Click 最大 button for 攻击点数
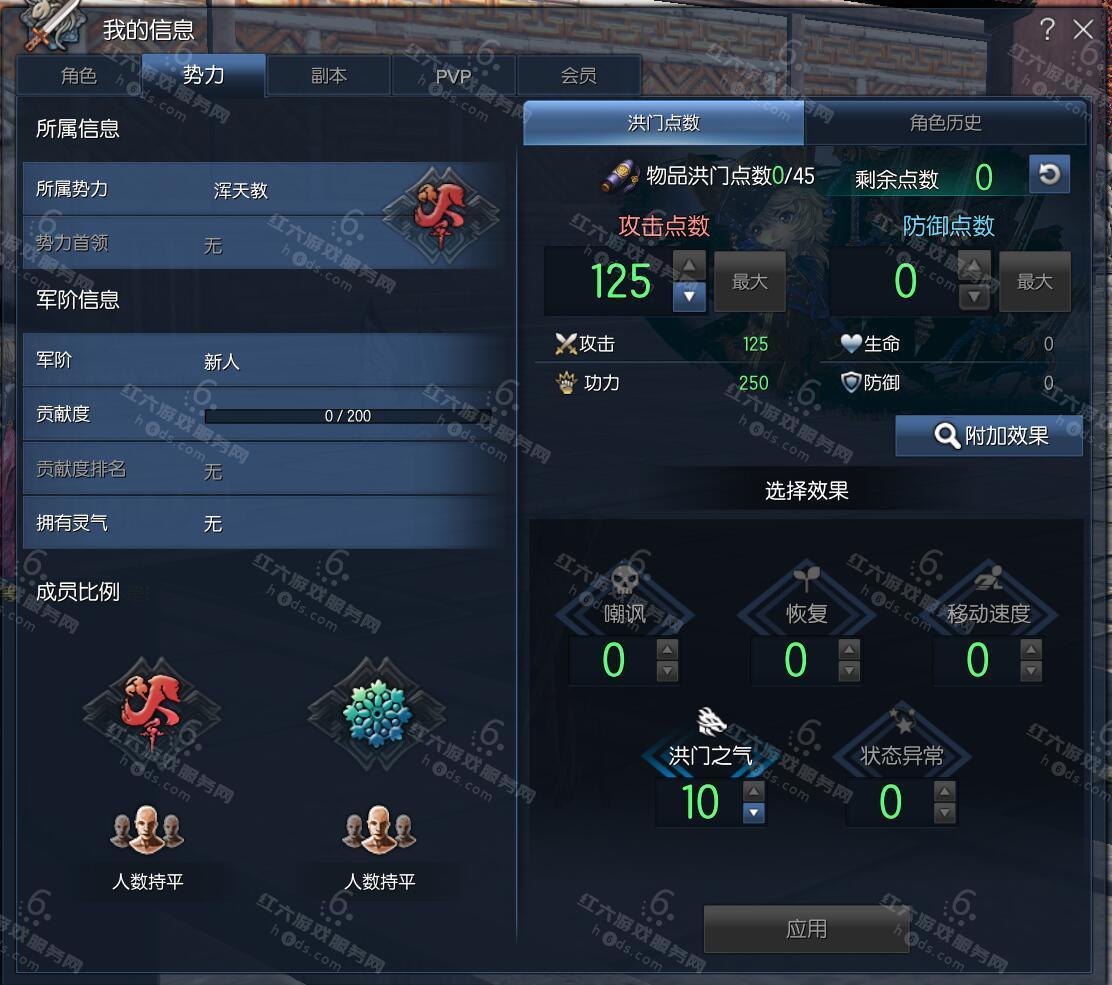Viewport: 1112px width, 985px height. pos(749,282)
